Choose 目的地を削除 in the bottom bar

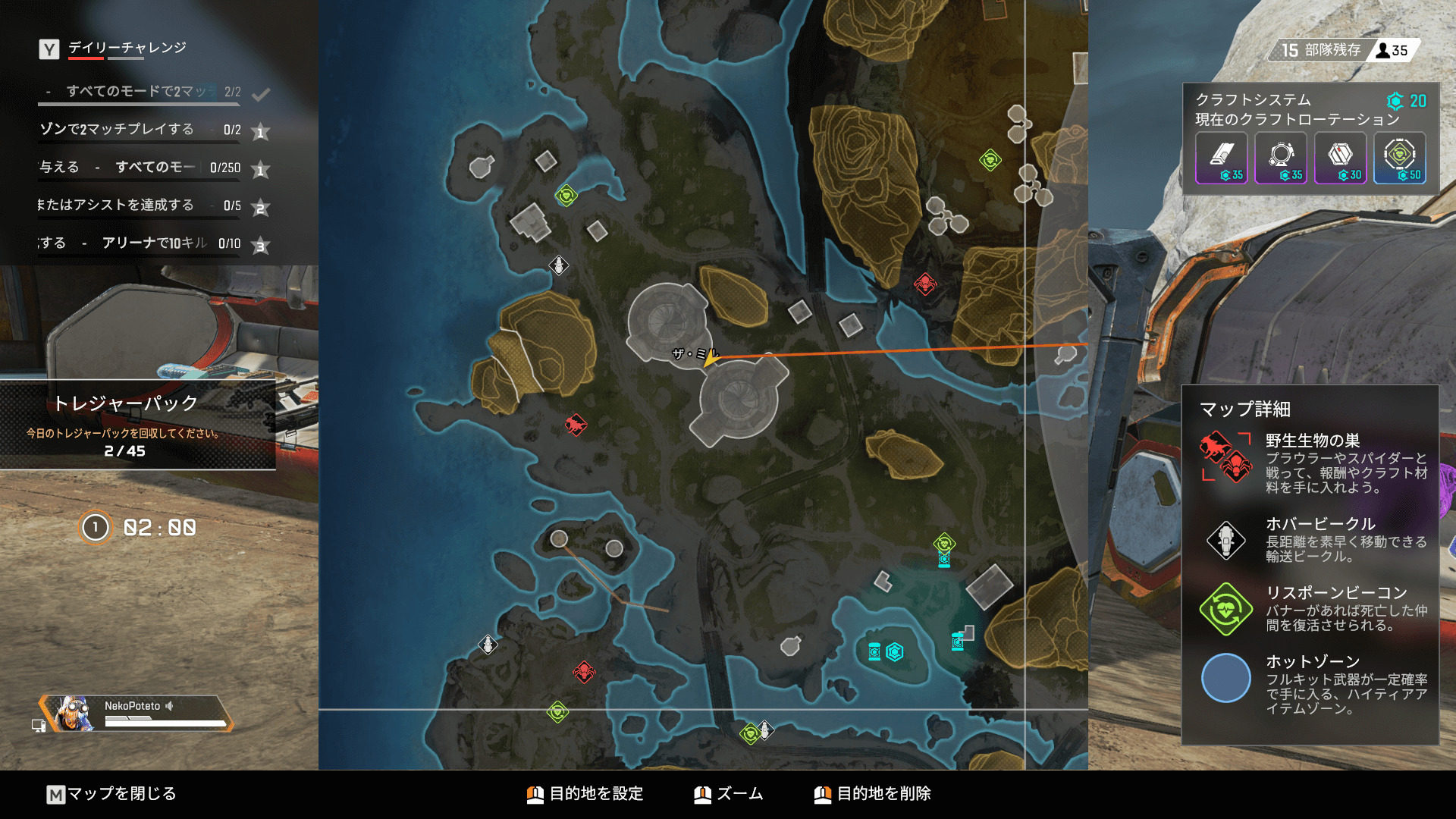pyautogui.click(x=873, y=794)
